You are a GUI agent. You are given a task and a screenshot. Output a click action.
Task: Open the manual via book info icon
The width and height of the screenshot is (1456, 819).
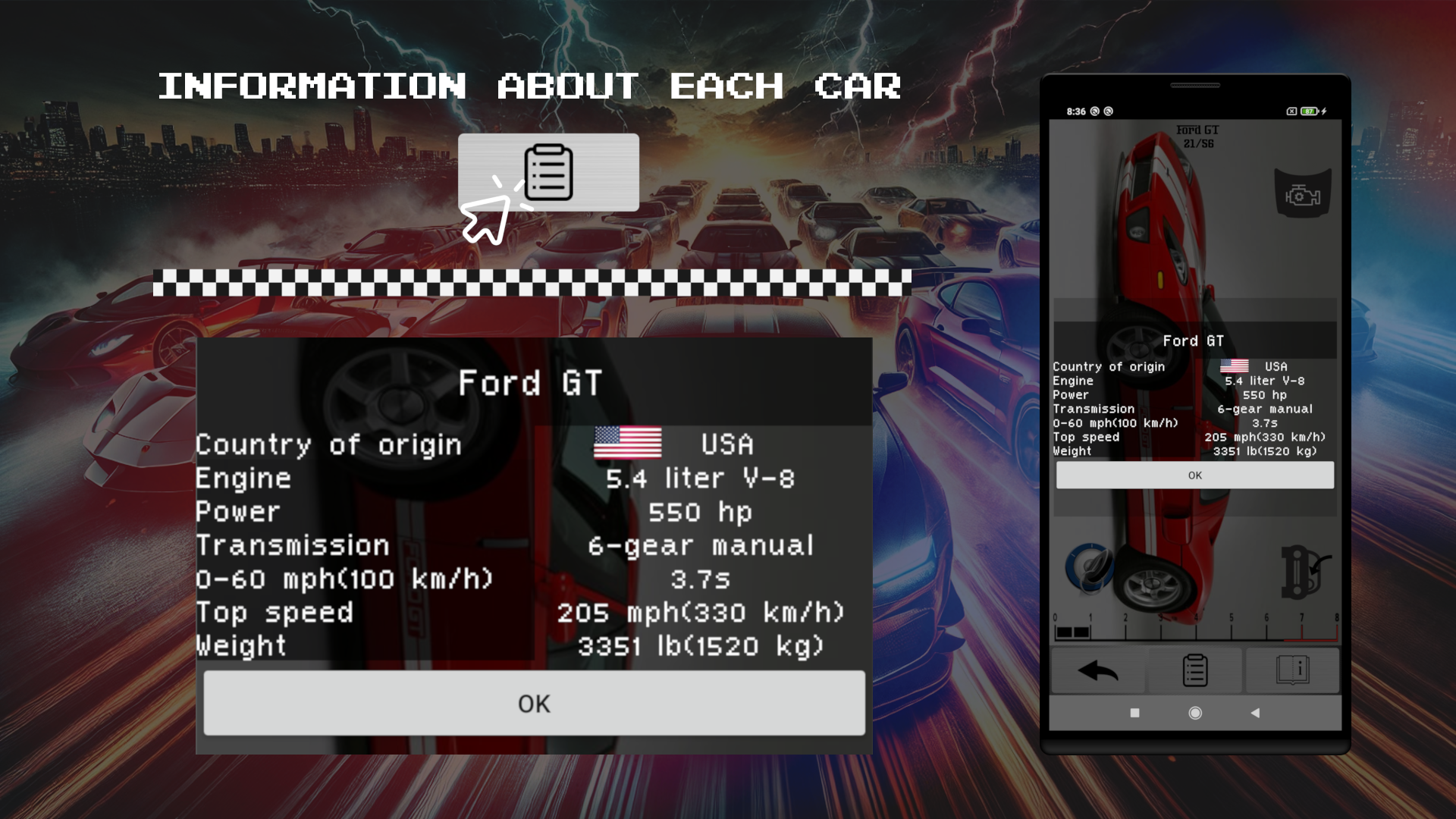1293,670
